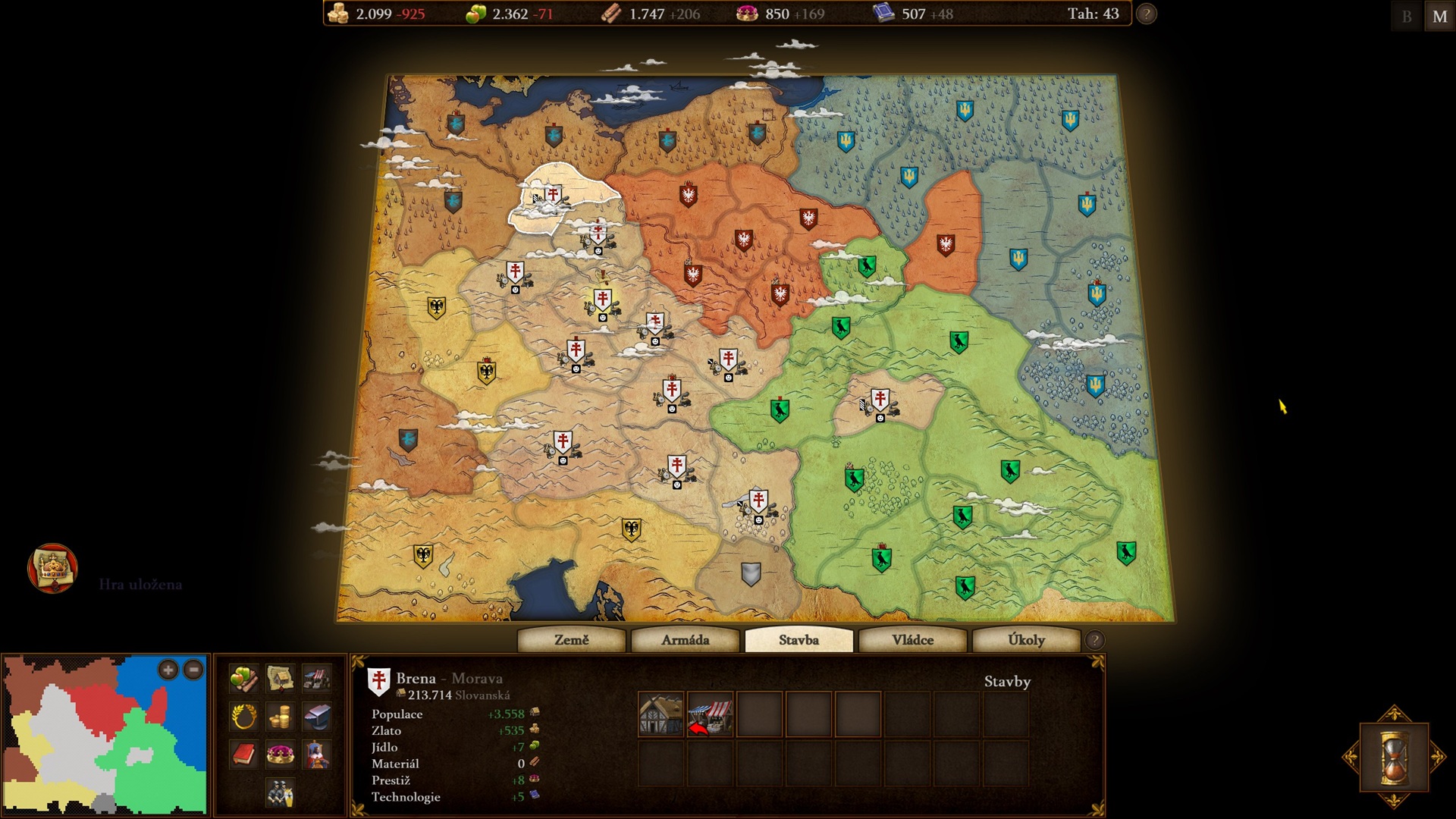Zoom in the minimap with the plus button

coord(168,670)
